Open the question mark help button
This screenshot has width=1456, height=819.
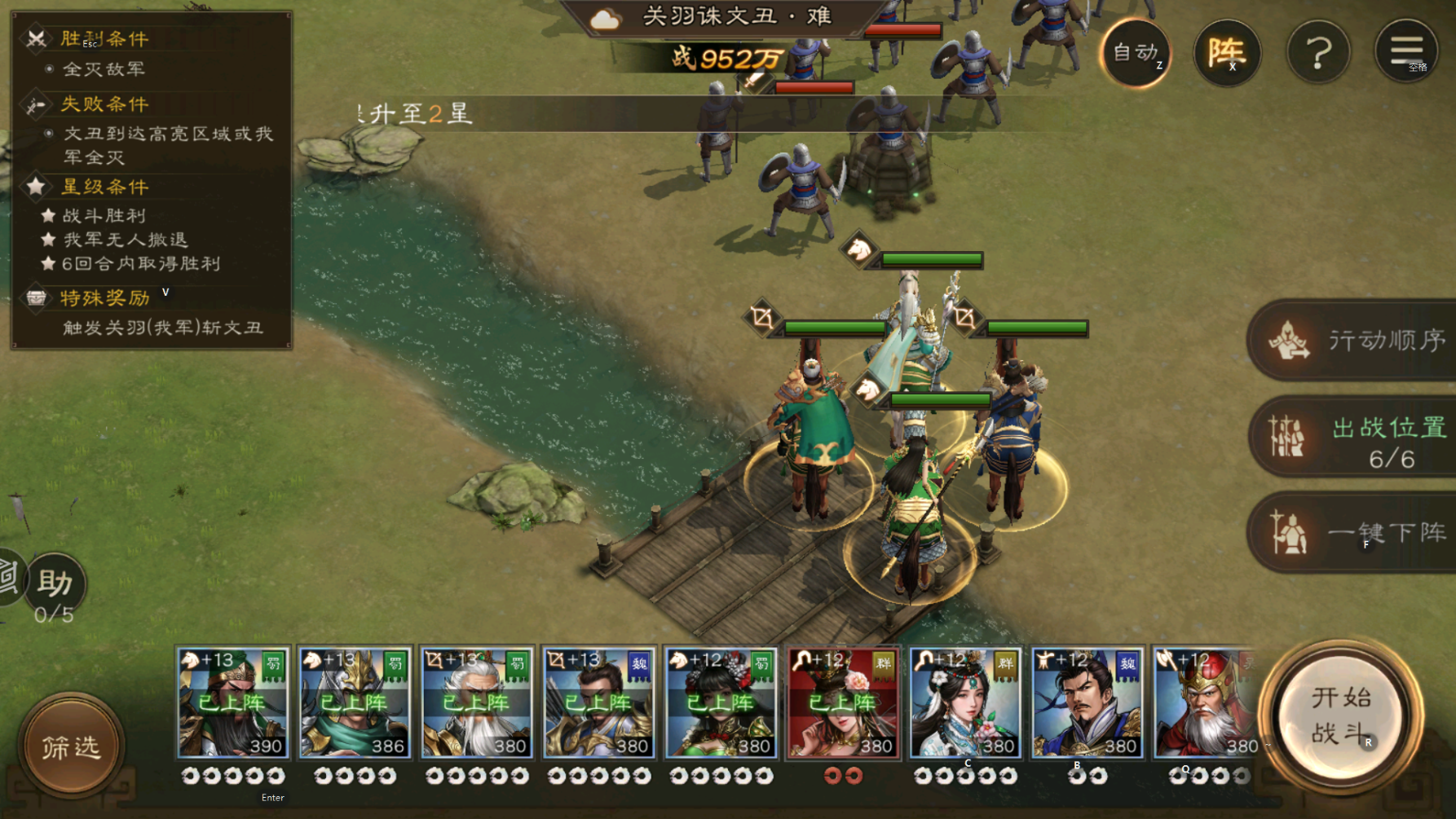point(1318,53)
